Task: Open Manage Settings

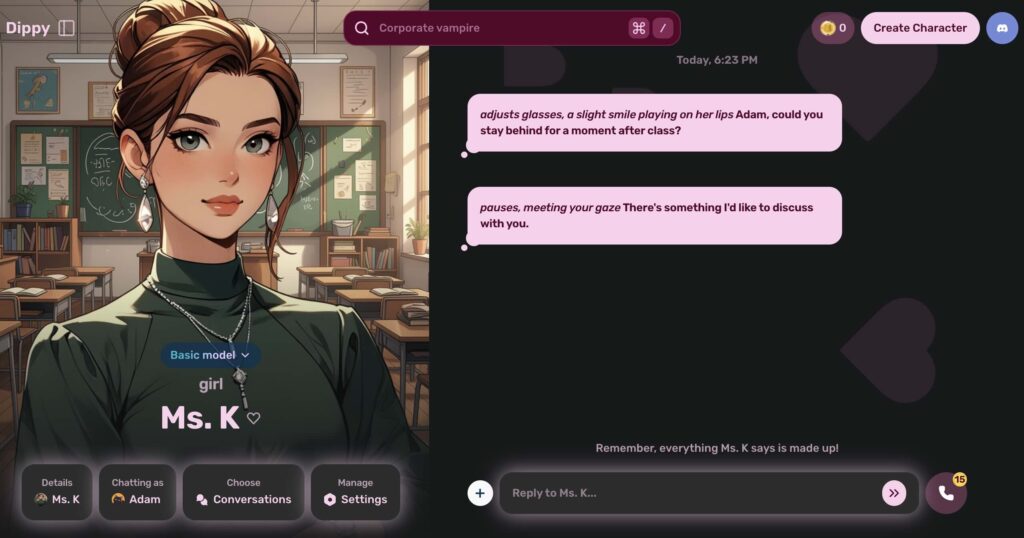Action: pyautogui.click(x=355, y=491)
